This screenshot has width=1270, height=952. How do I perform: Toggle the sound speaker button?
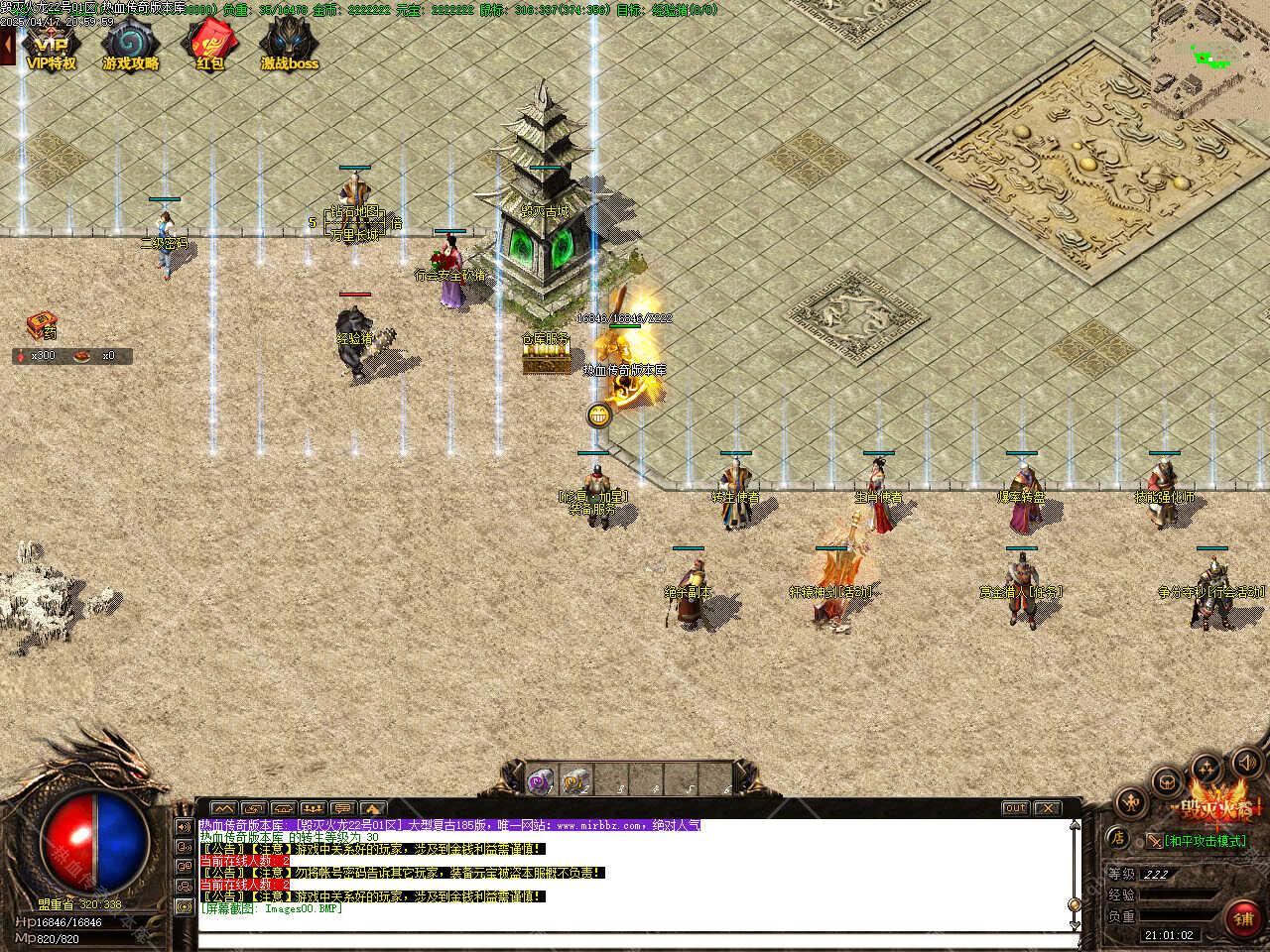coord(1245,763)
